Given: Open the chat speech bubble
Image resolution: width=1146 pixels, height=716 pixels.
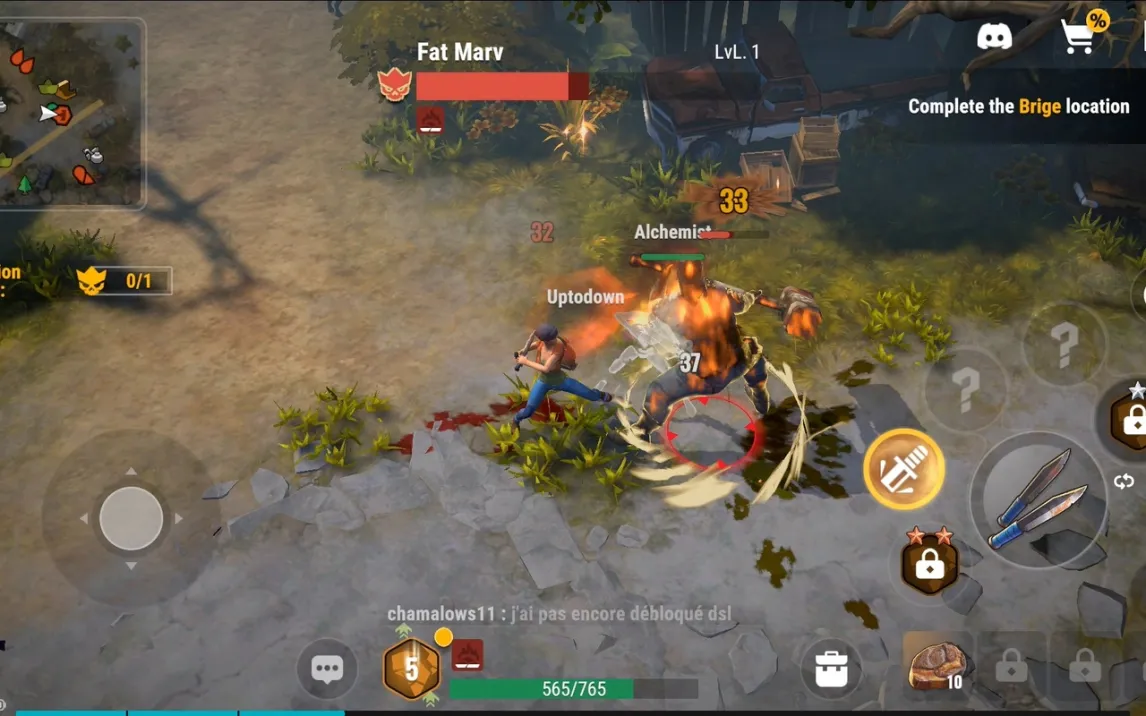Looking at the screenshot, I should 327,669.
